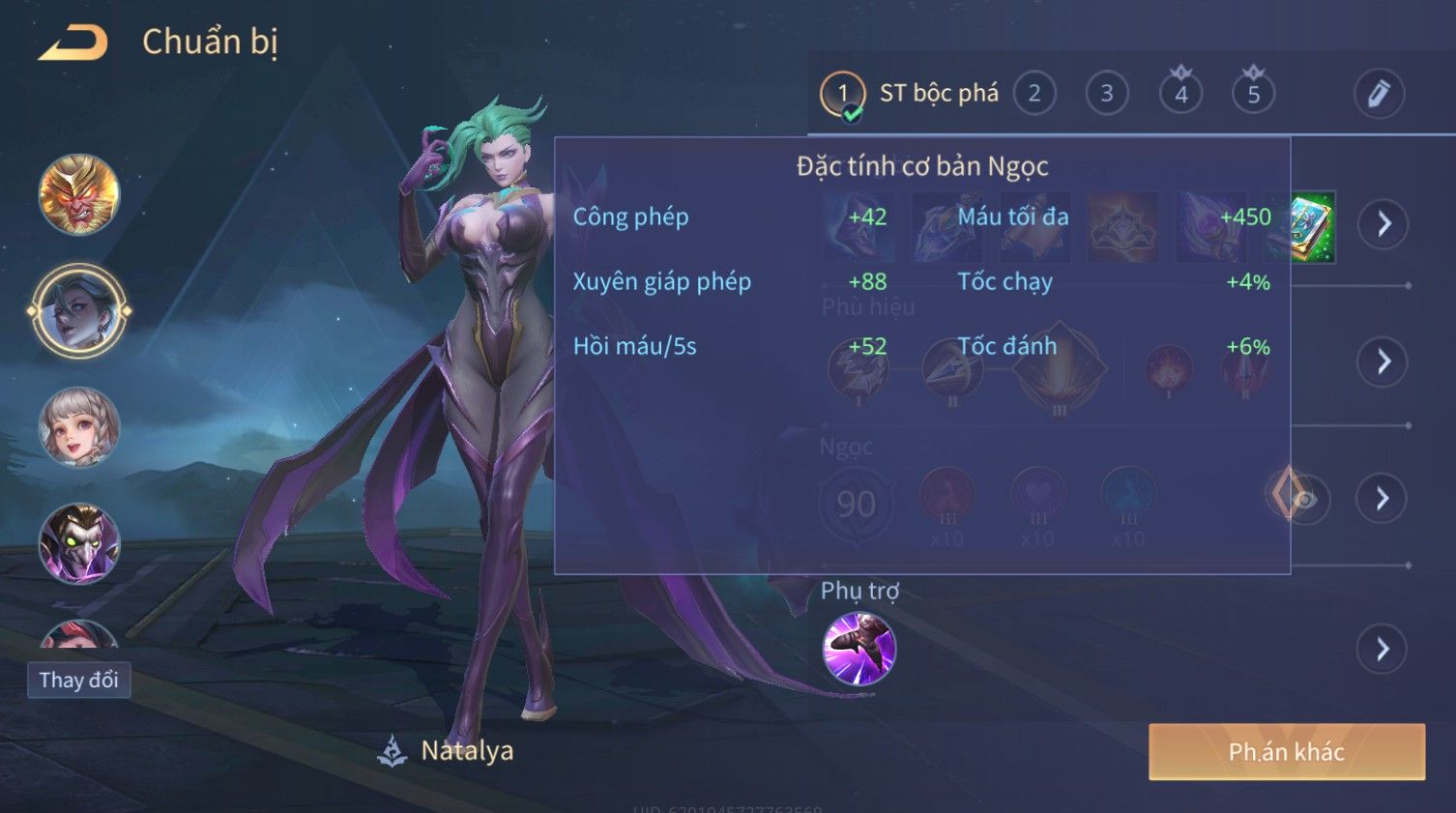This screenshot has width=1456, height=813.
Task: Open the Phụ trợ support skill arrow
Action: [1383, 649]
